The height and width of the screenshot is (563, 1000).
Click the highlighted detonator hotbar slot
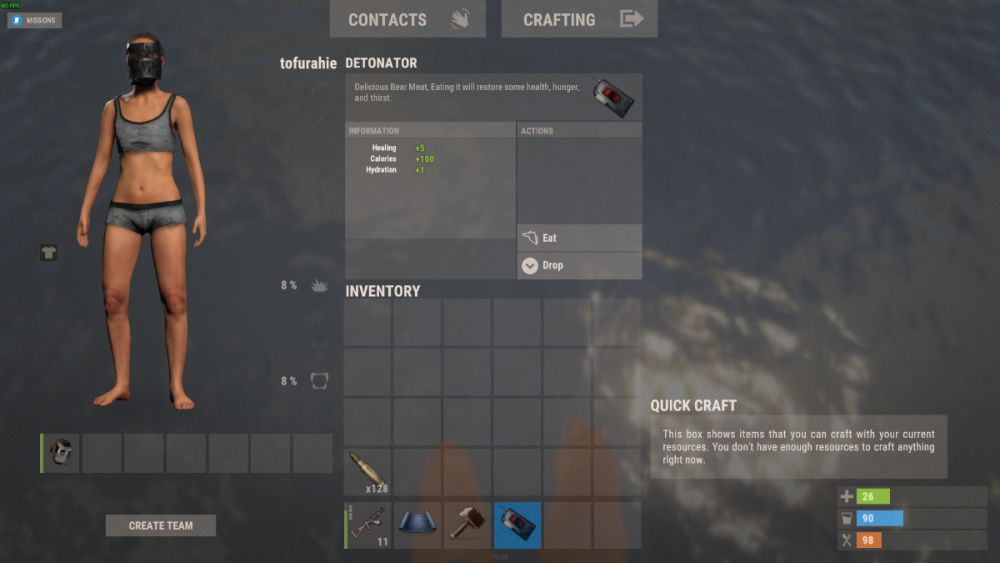tap(517, 525)
